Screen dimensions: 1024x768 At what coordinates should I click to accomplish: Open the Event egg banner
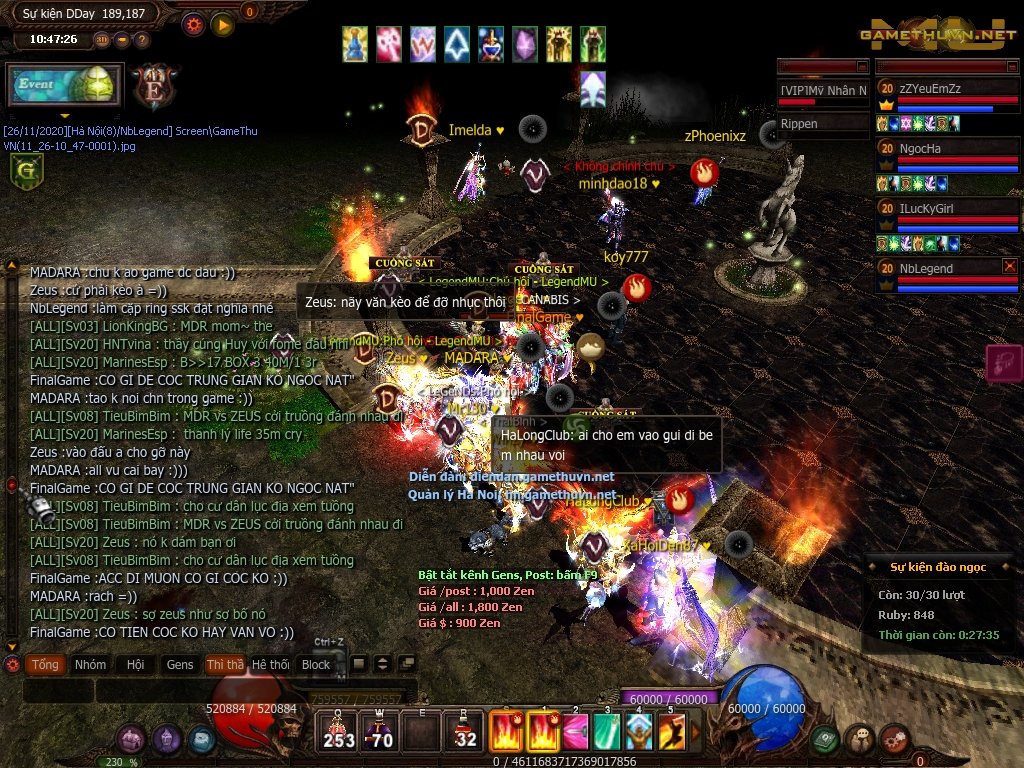[65, 85]
